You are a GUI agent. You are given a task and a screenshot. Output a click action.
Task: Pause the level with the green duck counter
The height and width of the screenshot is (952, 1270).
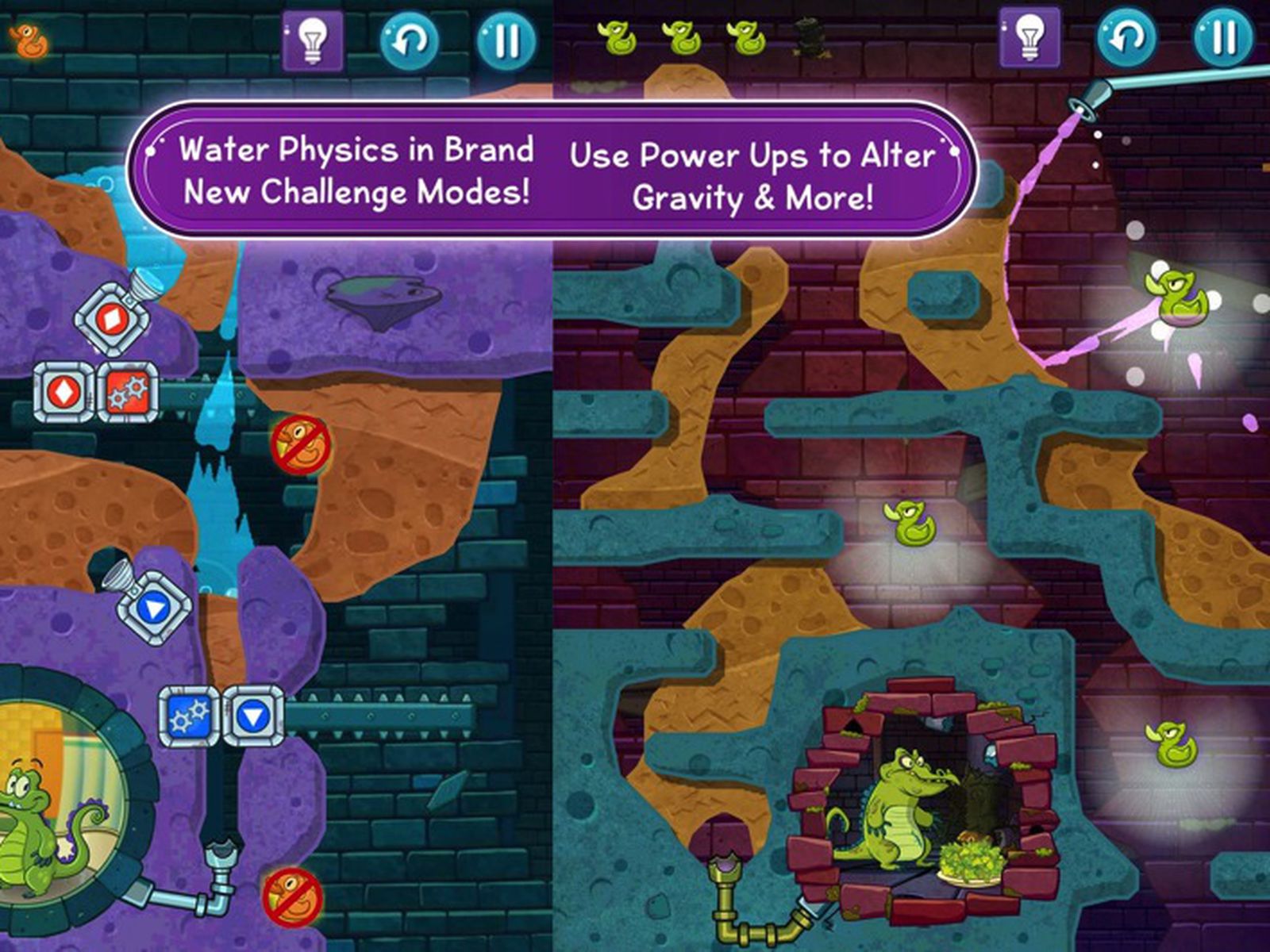tap(1223, 37)
